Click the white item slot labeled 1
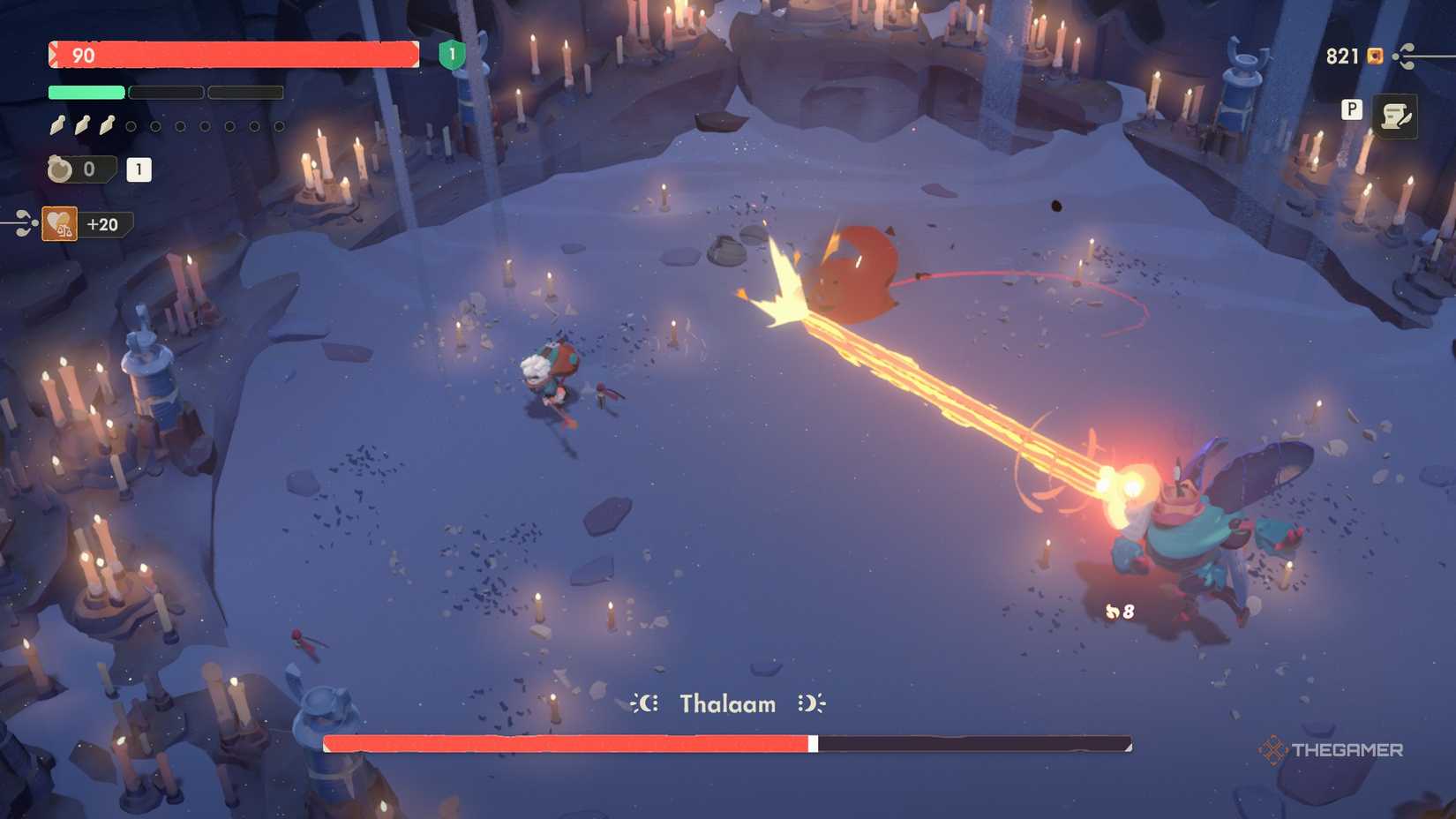 click(138, 169)
